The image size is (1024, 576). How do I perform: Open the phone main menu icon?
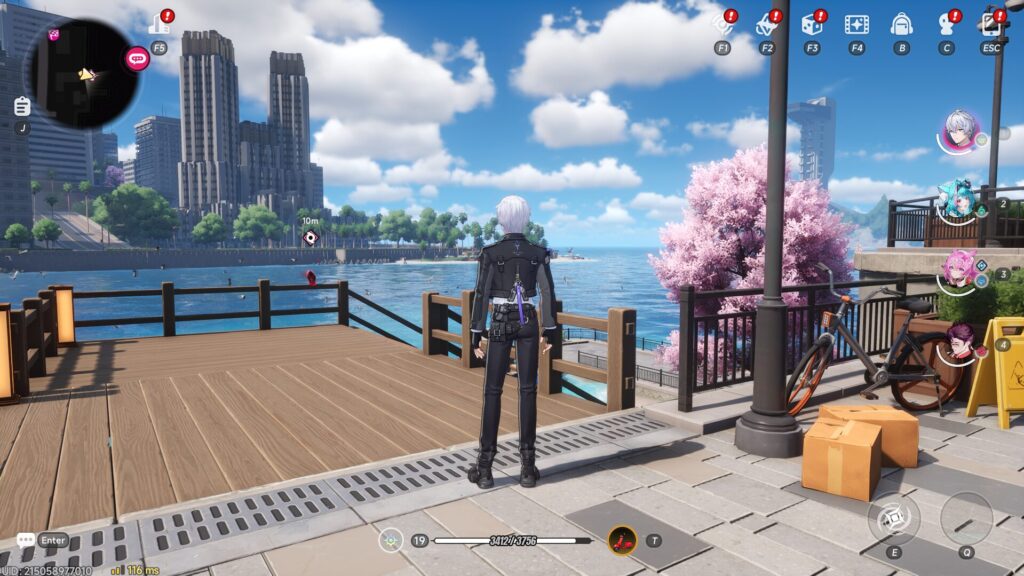991,22
